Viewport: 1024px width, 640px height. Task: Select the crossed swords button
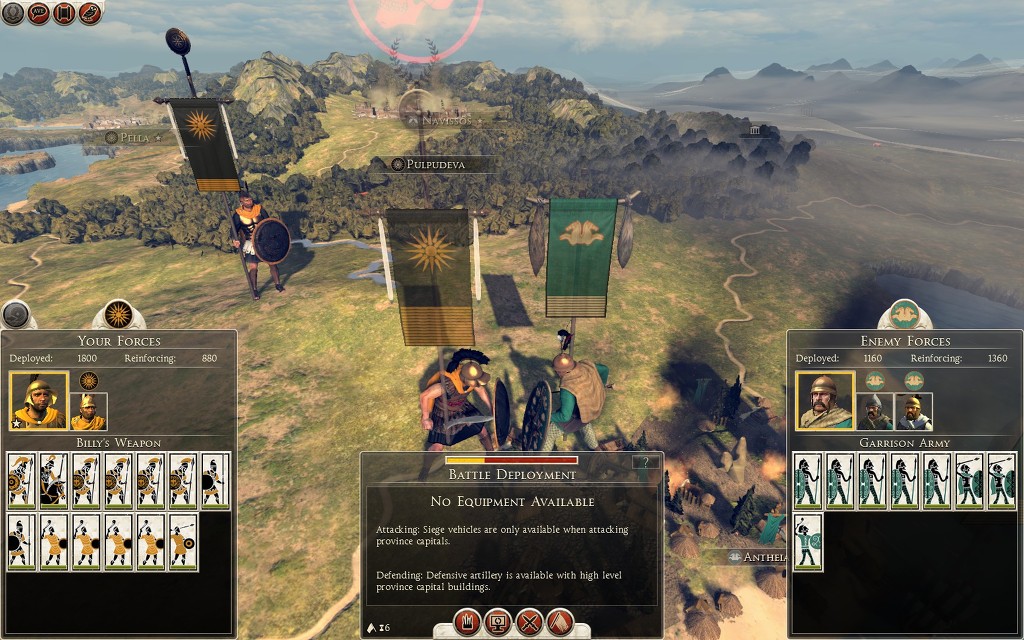529,622
